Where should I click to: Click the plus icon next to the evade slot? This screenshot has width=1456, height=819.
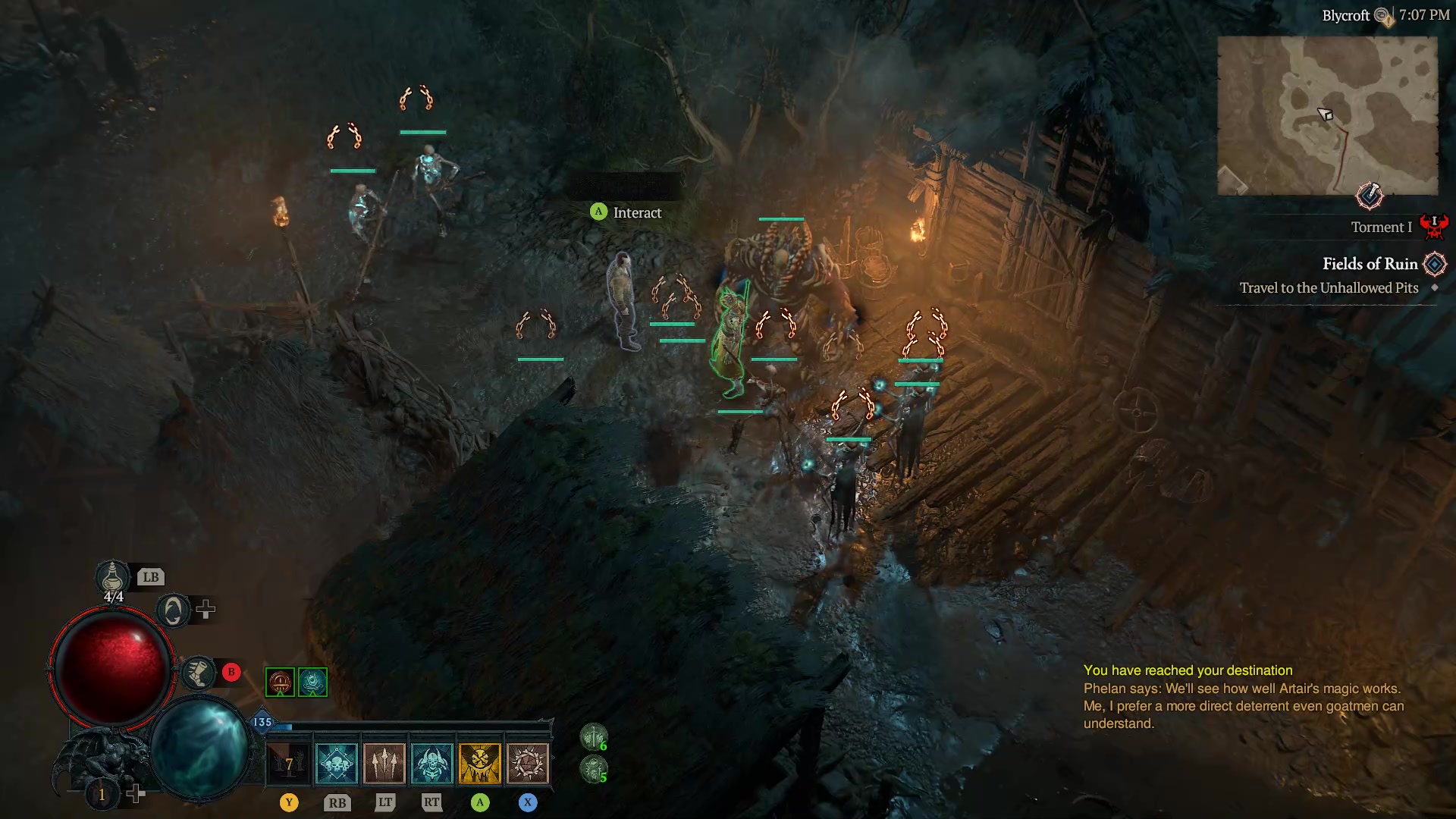[206, 607]
